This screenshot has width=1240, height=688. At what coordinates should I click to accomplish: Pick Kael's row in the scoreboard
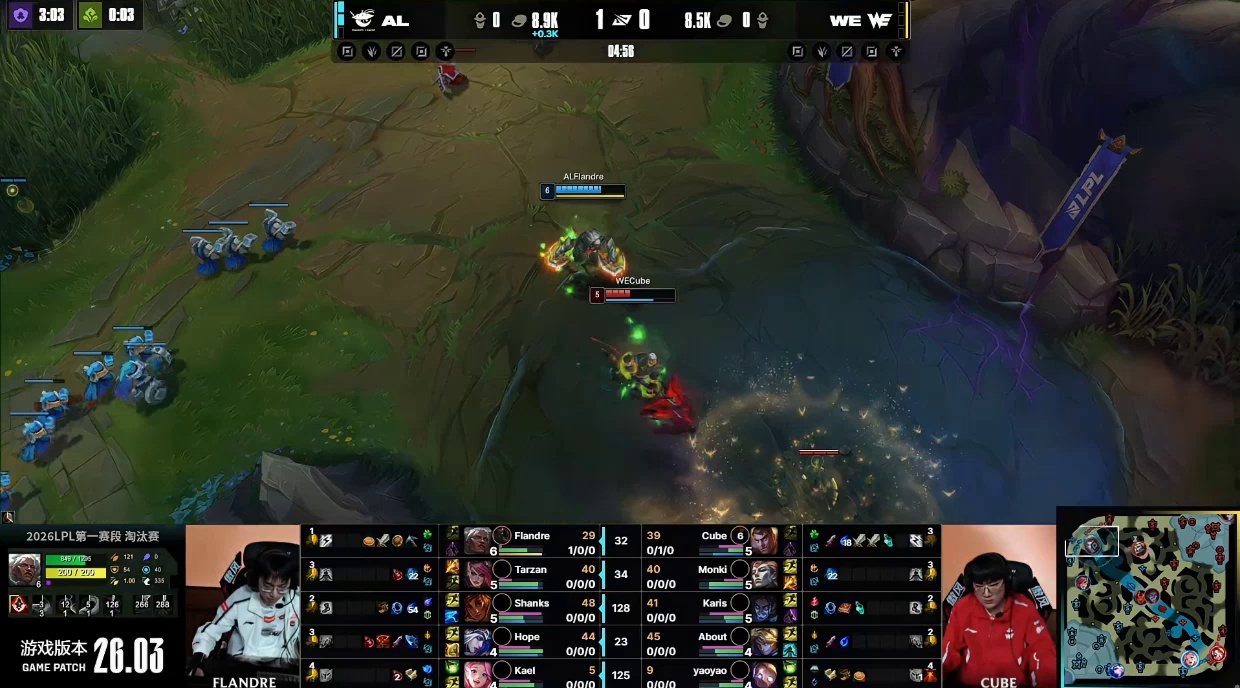pyautogui.click(x=525, y=675)
